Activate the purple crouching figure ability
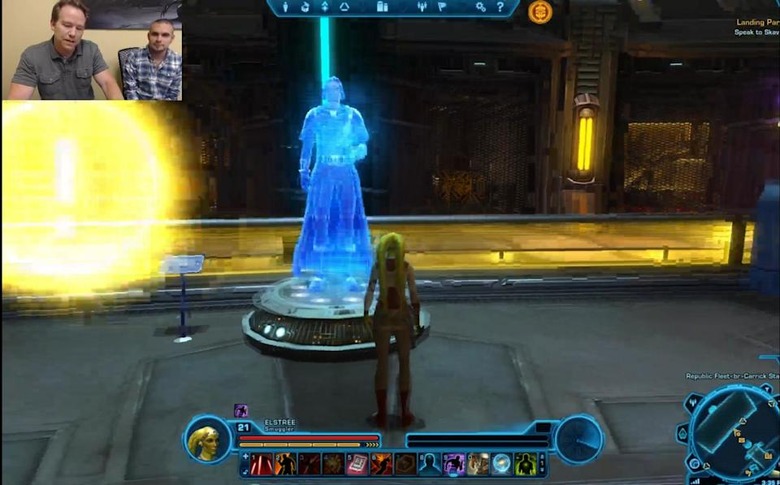This screenshot has height=485, width=780. [x=454, y=464]
